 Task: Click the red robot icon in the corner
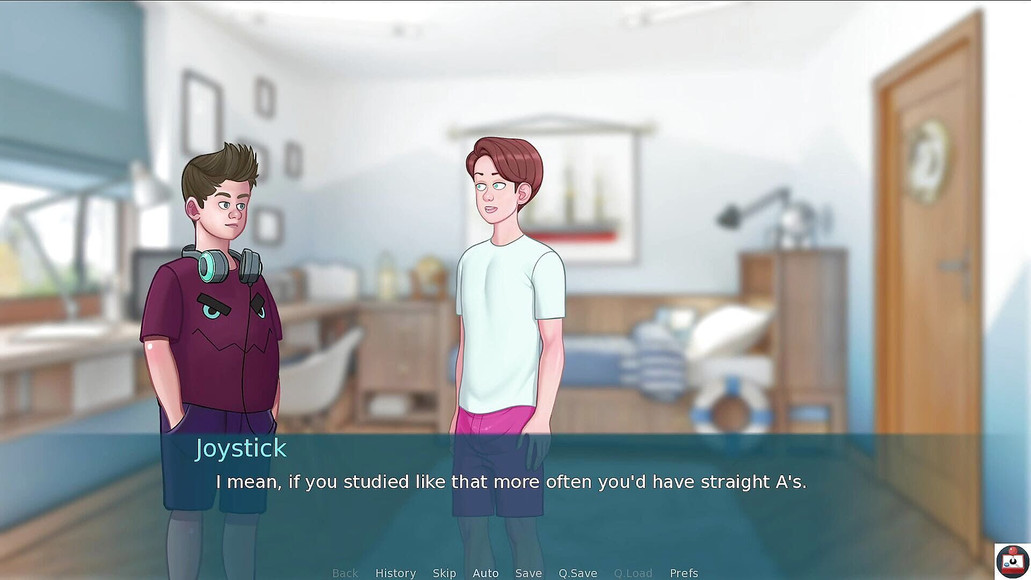1012,560
